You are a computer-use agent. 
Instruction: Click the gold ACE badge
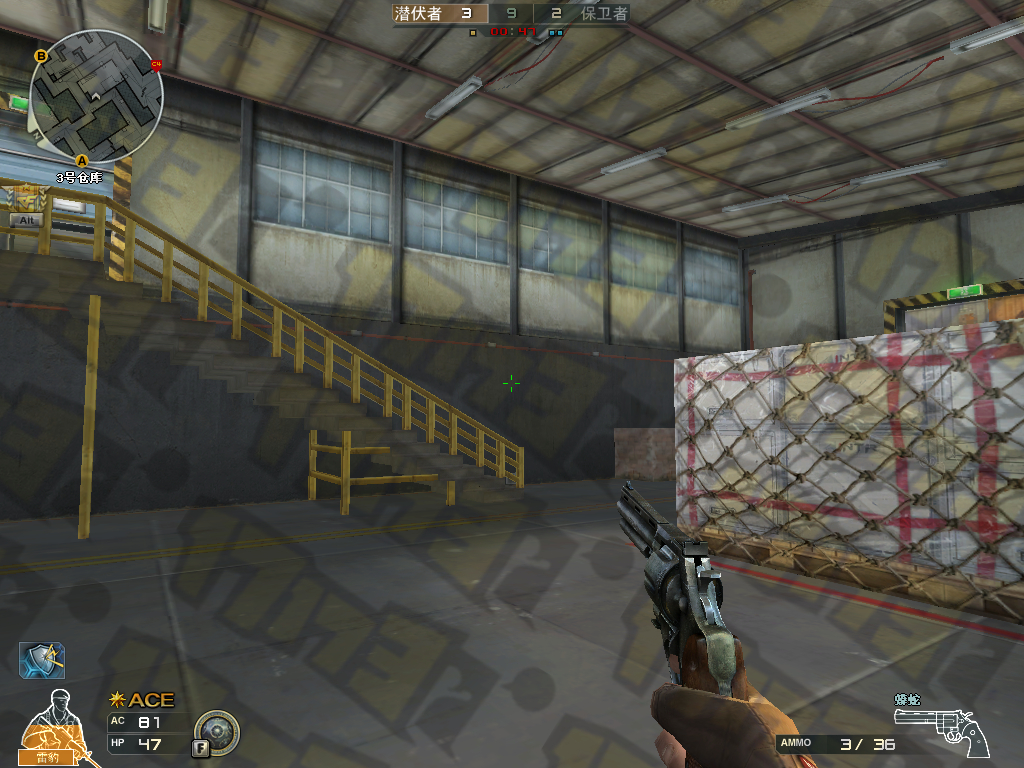click(143, 700)
